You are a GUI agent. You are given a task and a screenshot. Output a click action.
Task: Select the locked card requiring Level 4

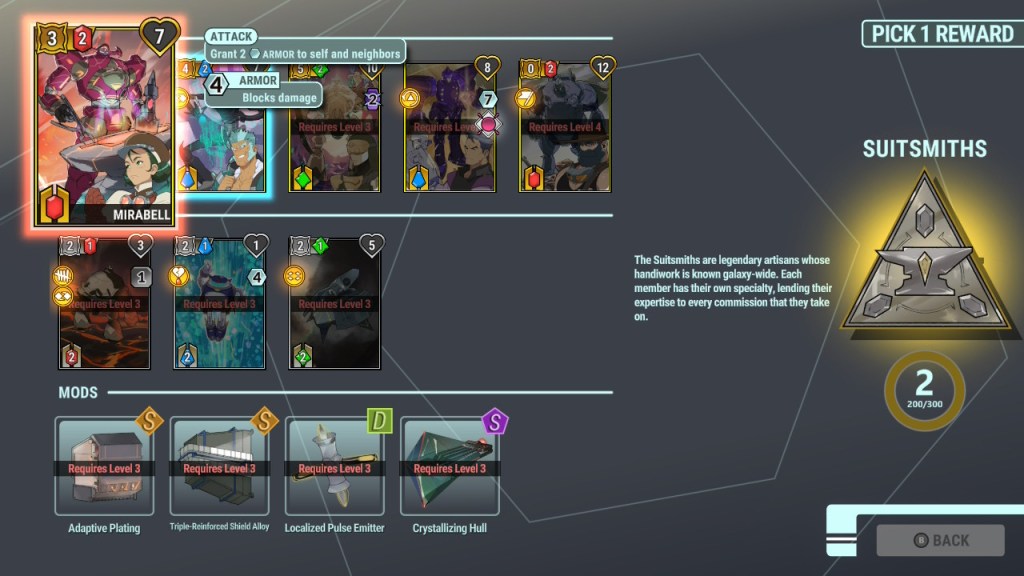pyautogui.click(x=565, y=127)
